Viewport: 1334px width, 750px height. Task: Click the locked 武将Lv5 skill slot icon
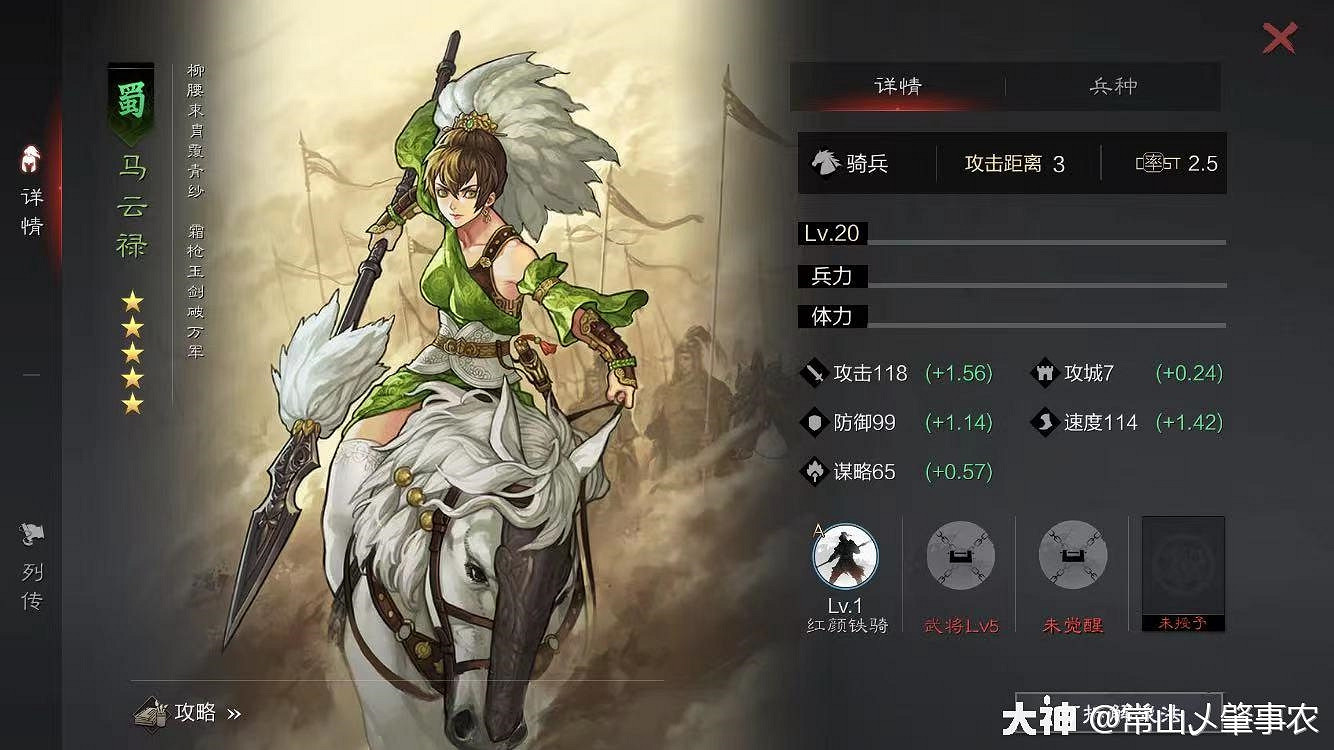(x=959, y=557)
